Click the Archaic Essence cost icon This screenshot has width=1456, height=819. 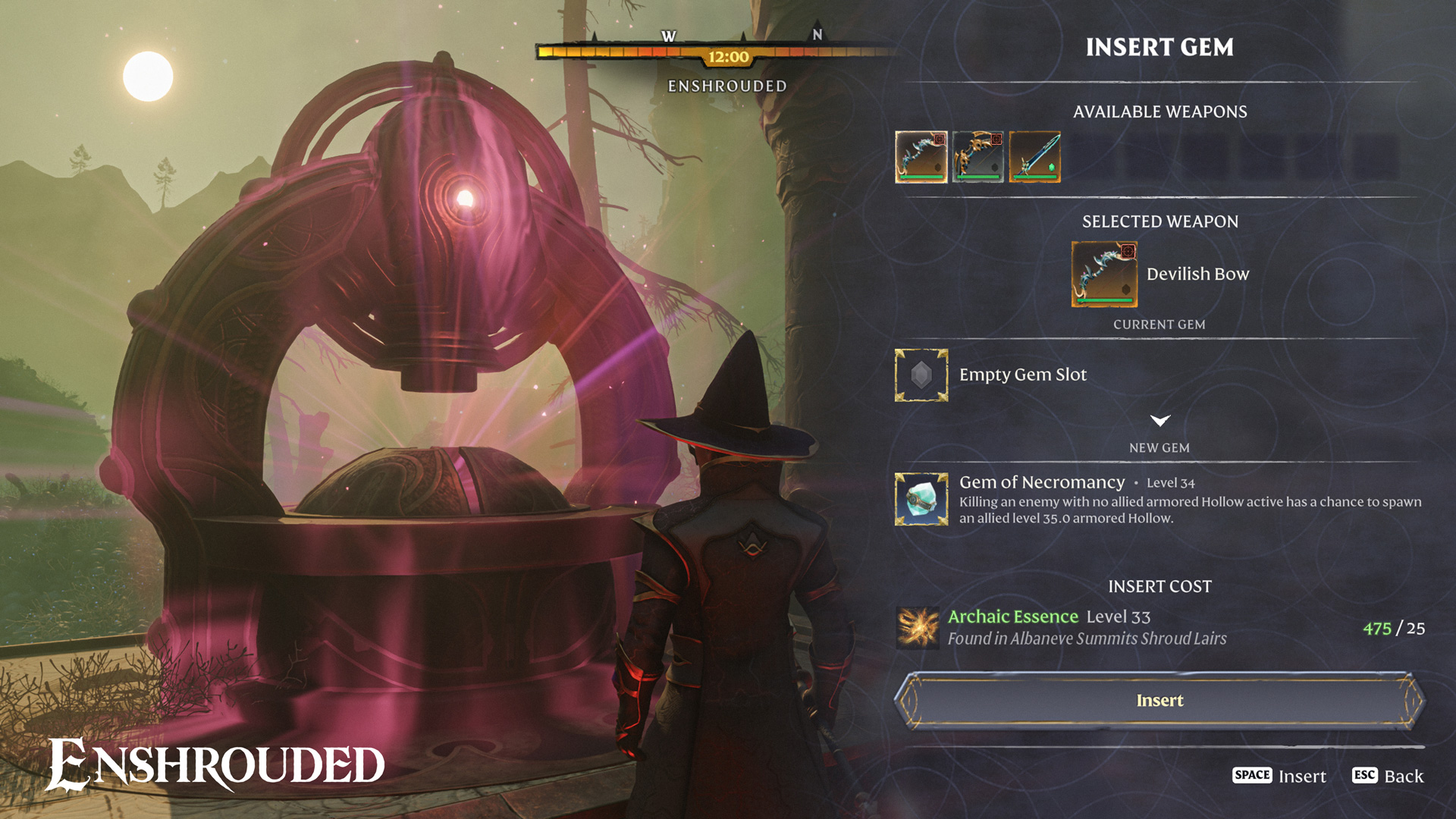click(x=918, y=628)
